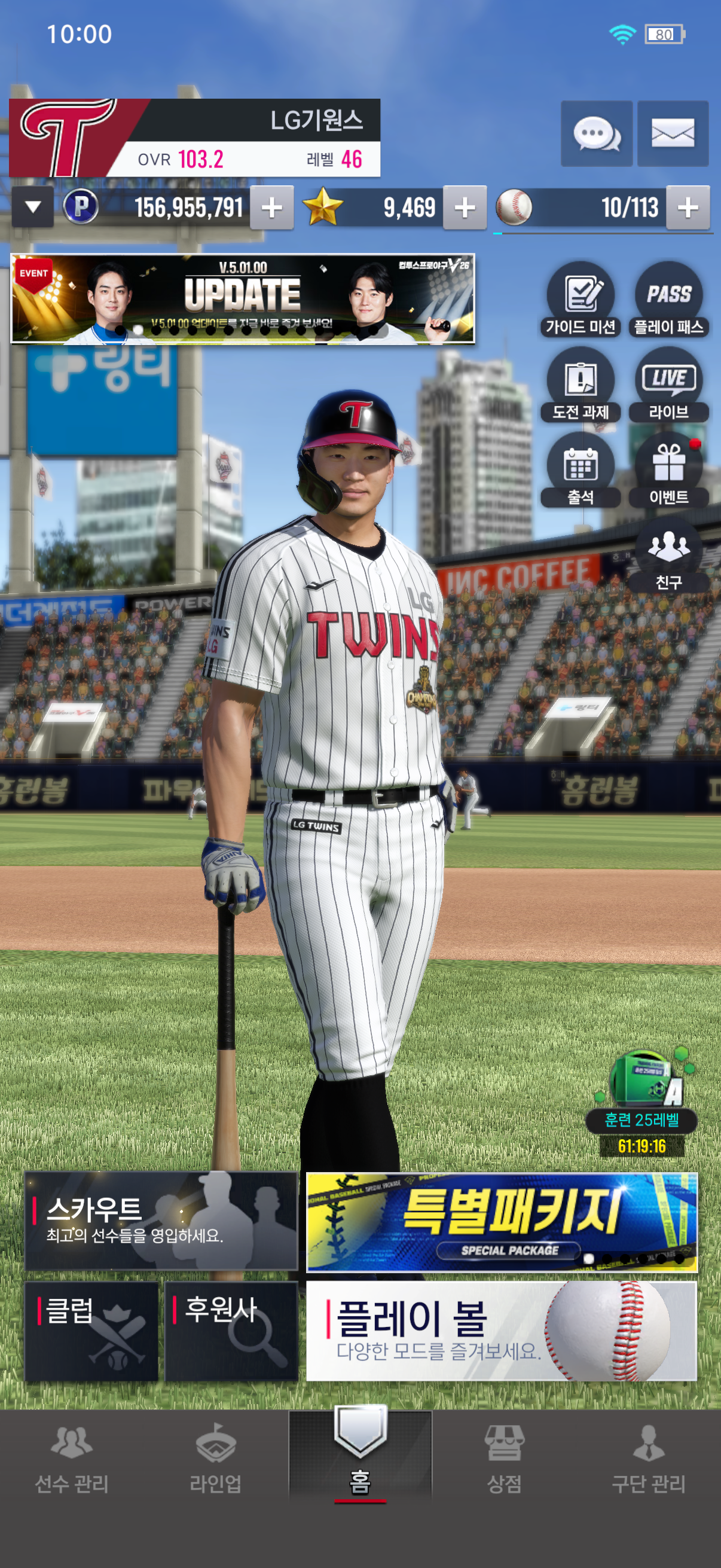
Task: Open 가이드 미션 guide missions
Action: 581,300
